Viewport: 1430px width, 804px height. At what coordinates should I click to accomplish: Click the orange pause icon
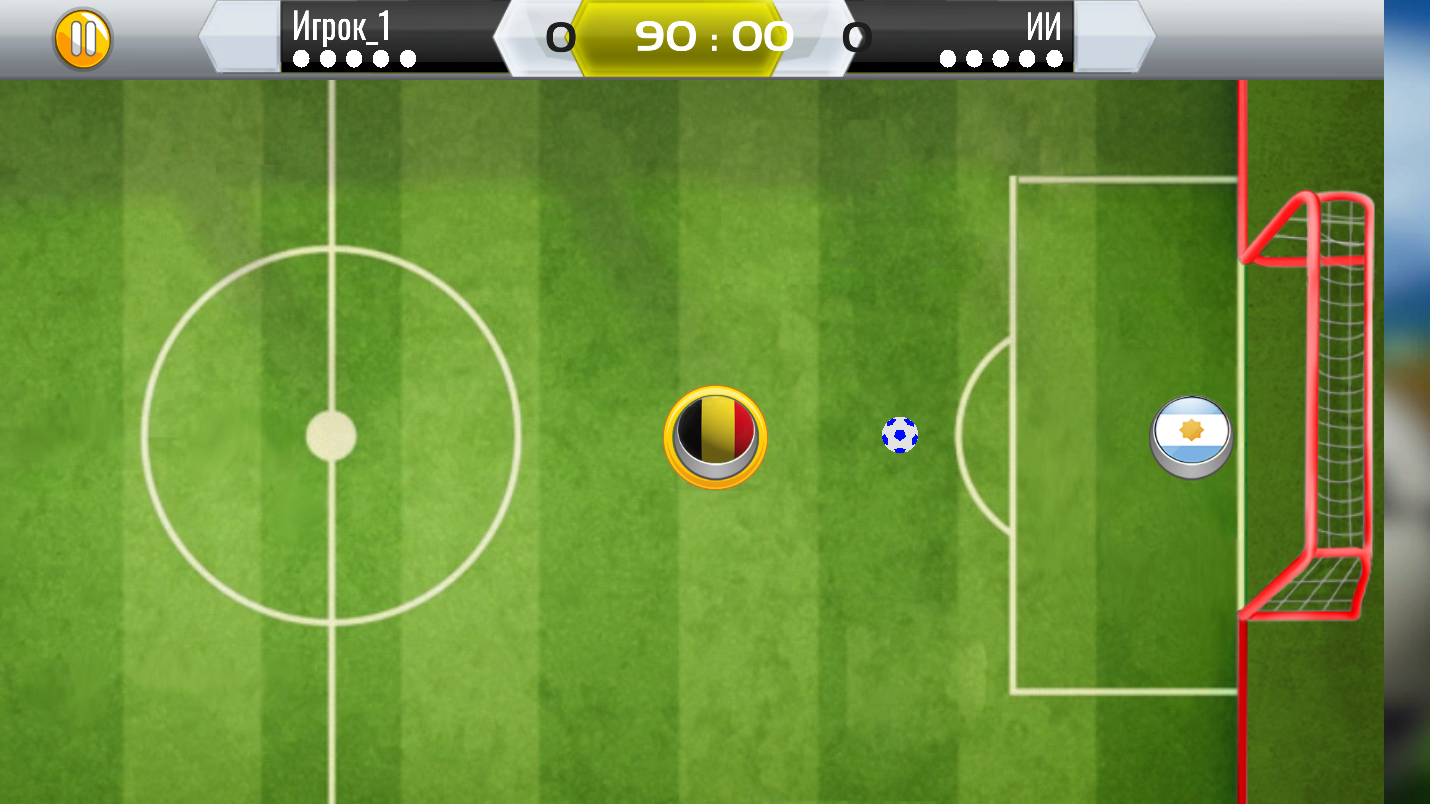tap(84, 36)
